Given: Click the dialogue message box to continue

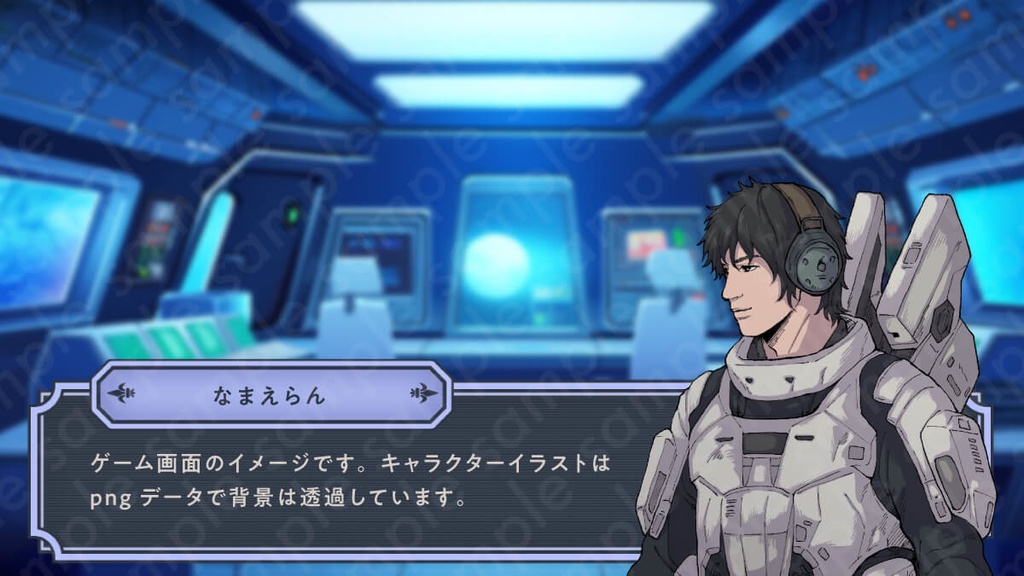Looking at the screenshot, I should (350, 480).
